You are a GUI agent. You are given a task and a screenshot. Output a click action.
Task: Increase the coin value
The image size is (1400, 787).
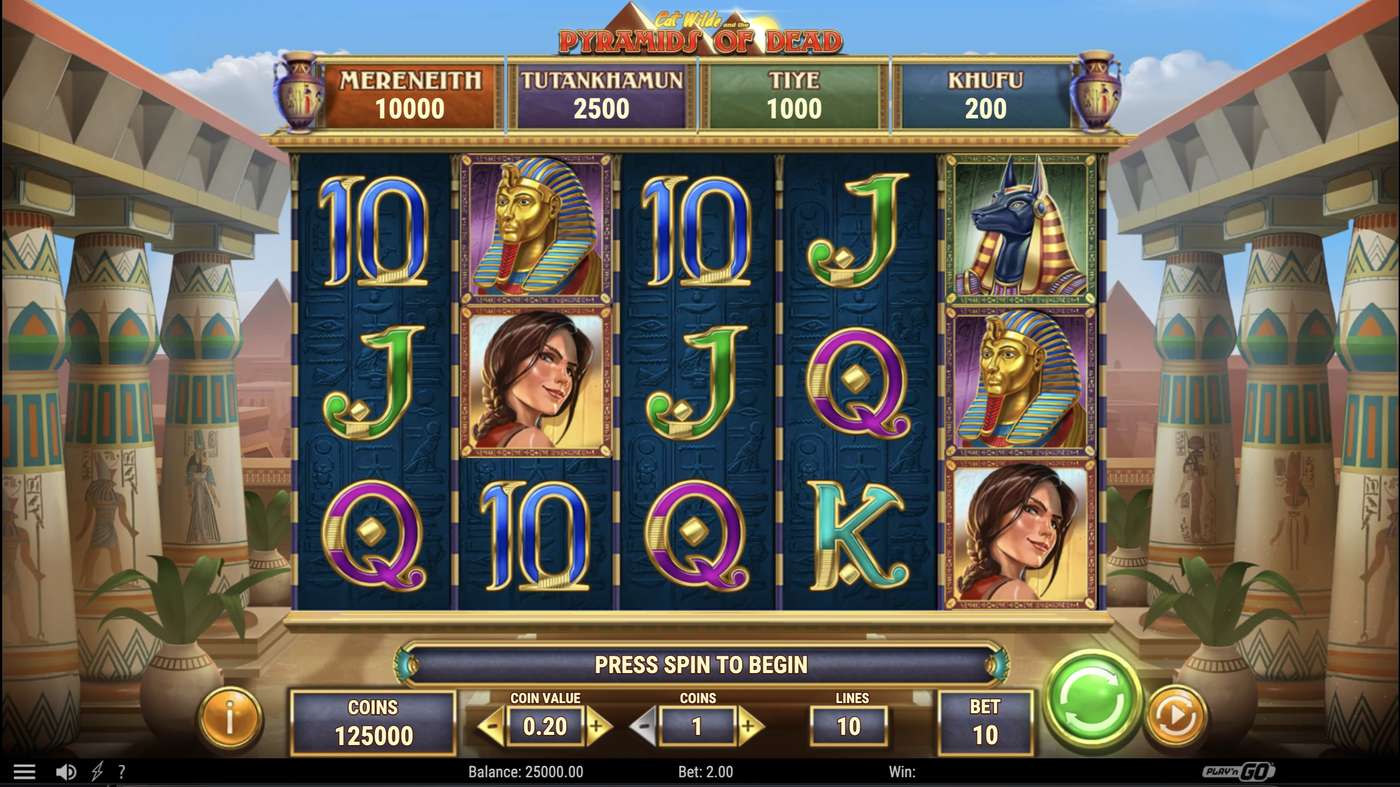[598, 725]
